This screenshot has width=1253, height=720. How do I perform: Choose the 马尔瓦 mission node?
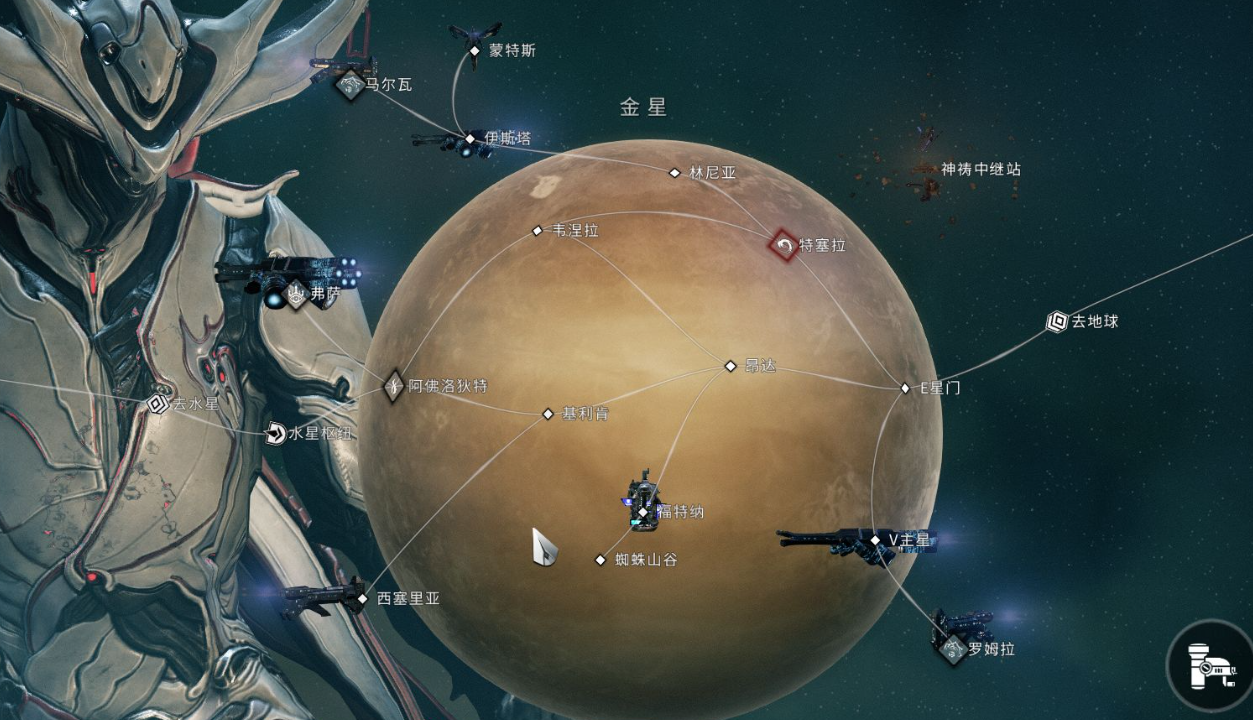tap(350, 85)
